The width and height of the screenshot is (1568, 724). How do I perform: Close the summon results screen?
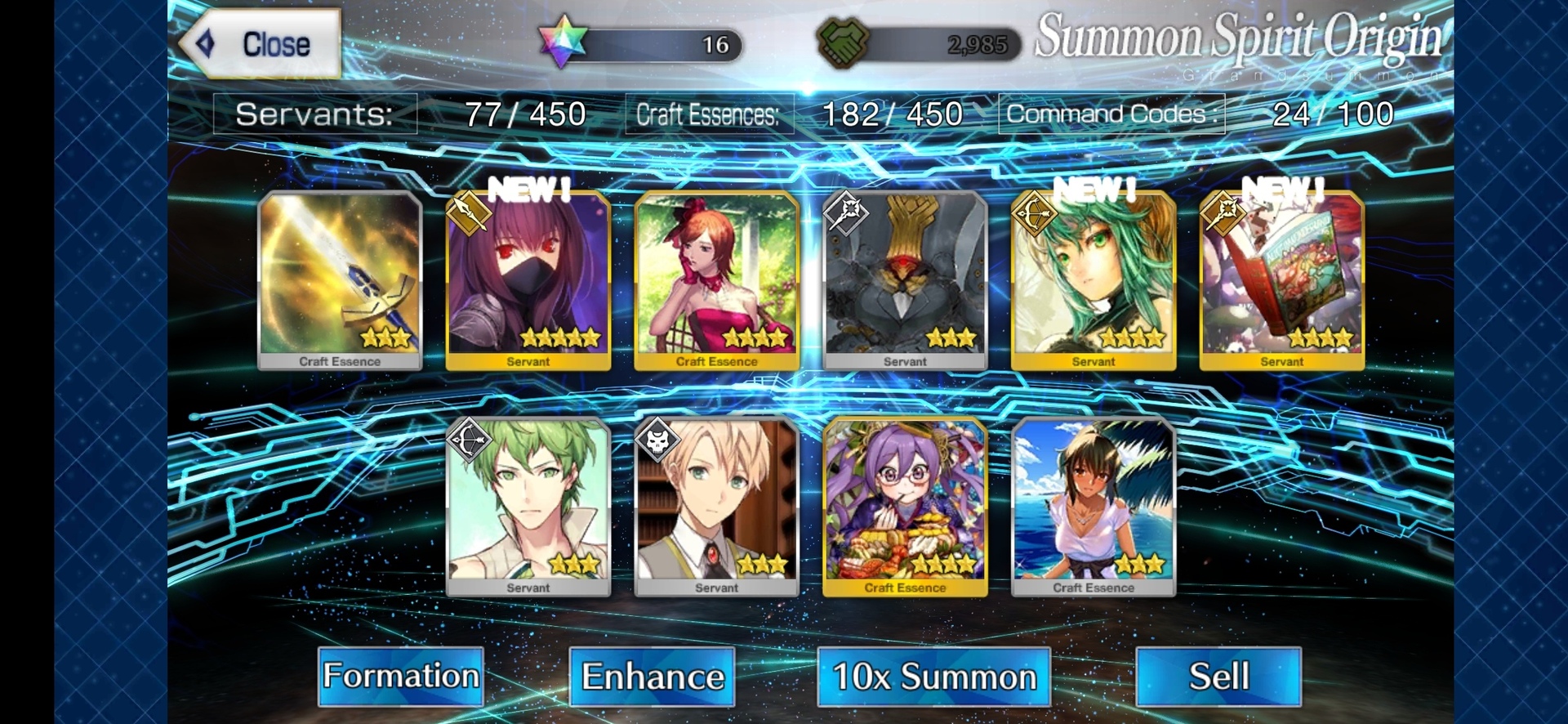coord(260,44)
